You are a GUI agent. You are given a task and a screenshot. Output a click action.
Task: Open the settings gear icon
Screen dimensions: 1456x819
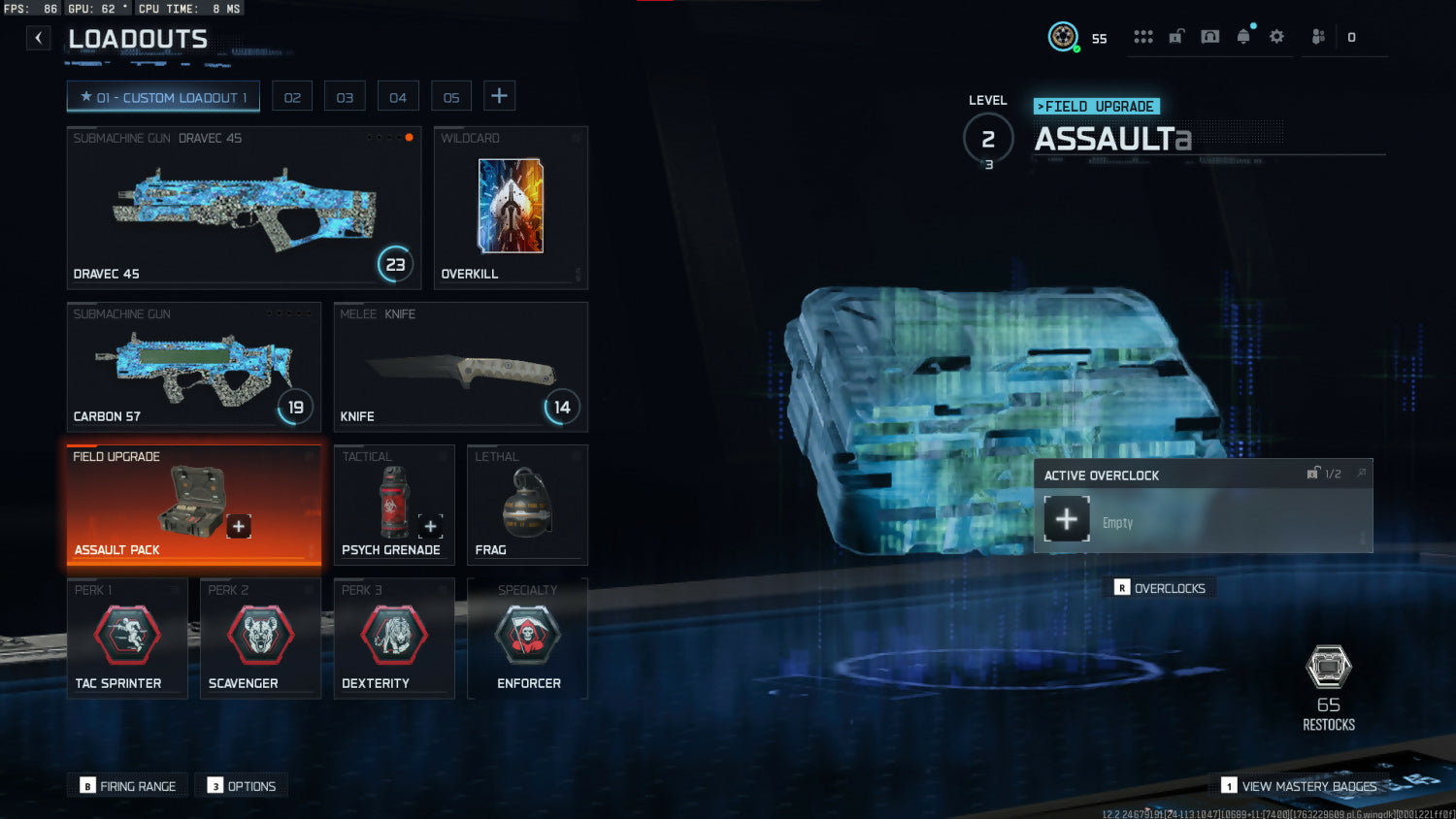coord(1276,37)
